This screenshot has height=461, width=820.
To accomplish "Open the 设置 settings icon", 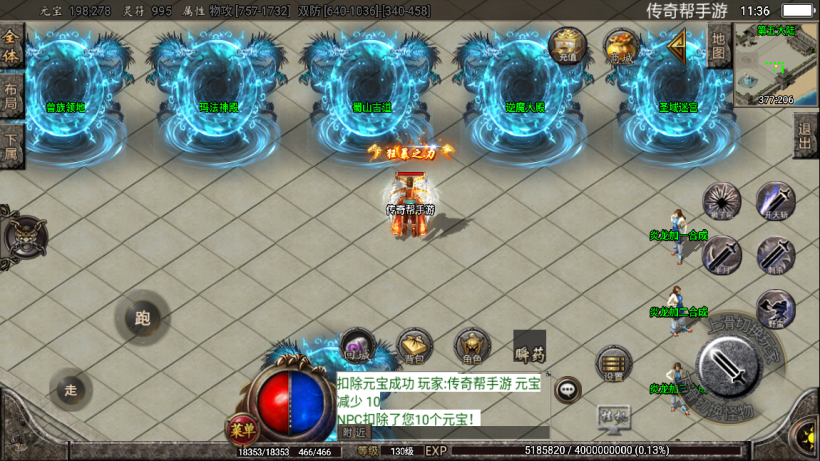I will click(613, 365).
